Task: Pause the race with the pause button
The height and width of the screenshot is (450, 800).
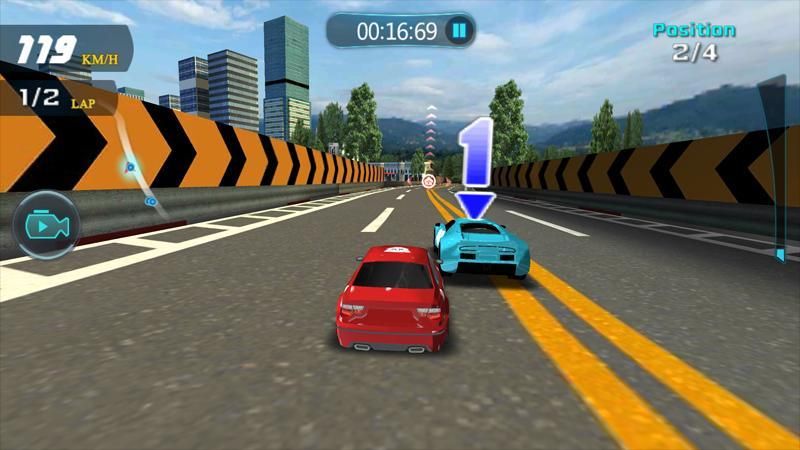Action: click(458, 31)
